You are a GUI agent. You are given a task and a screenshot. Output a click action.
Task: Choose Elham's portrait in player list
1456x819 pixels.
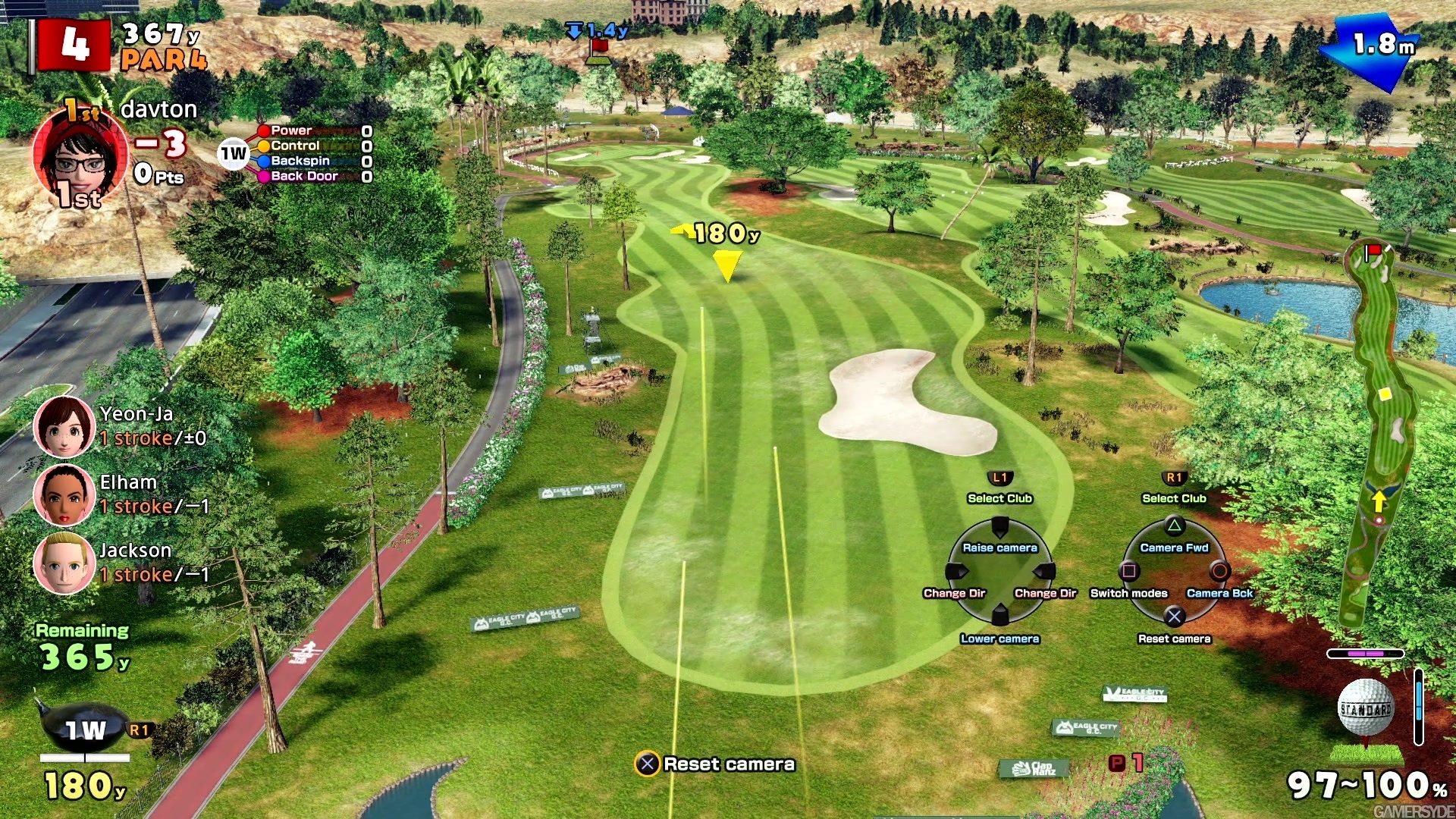pos(64,494)
